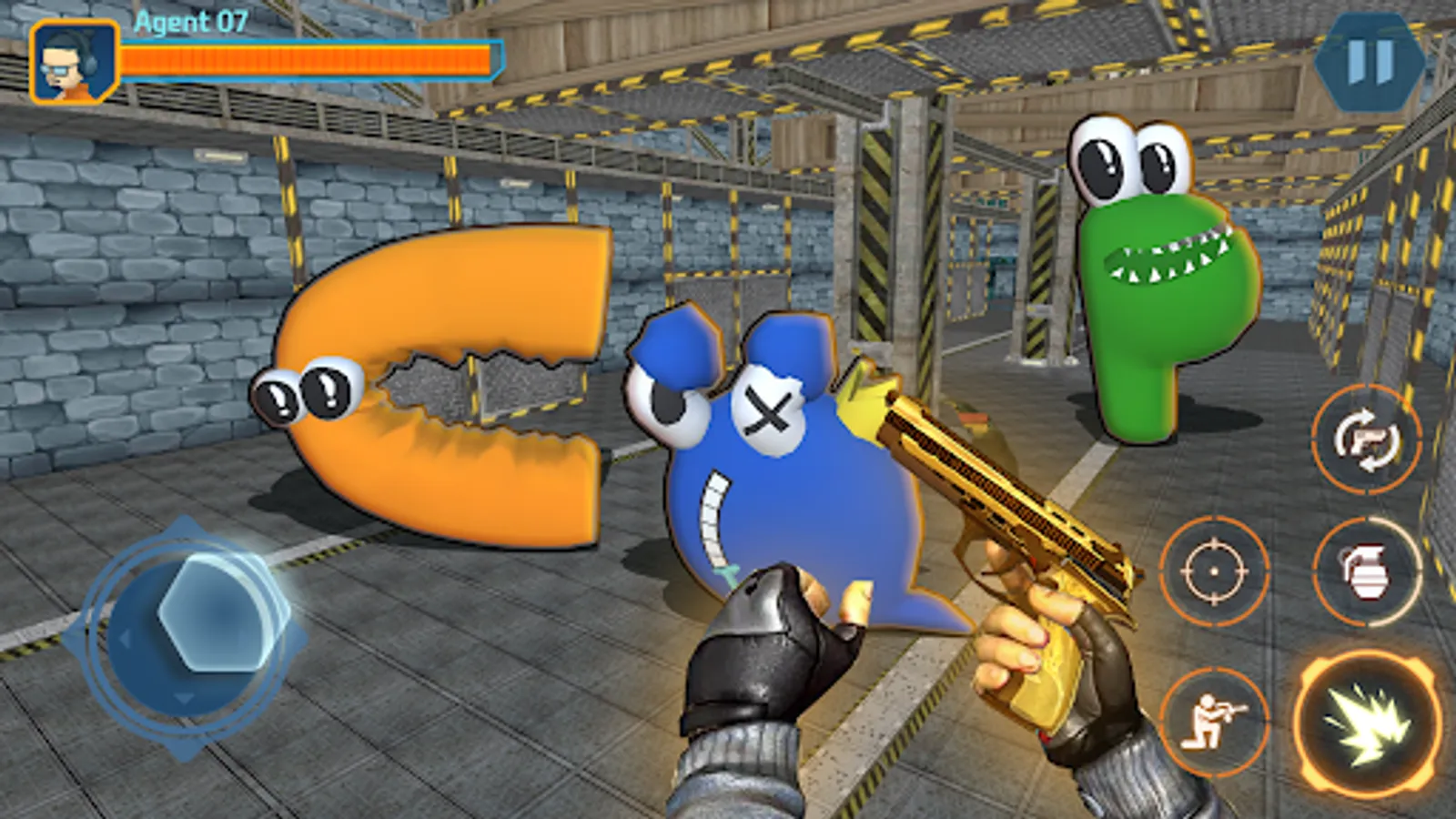This screenshot has height=819, width=1456.
Task: Tap the orange health bar
Action: pos(309,57)
